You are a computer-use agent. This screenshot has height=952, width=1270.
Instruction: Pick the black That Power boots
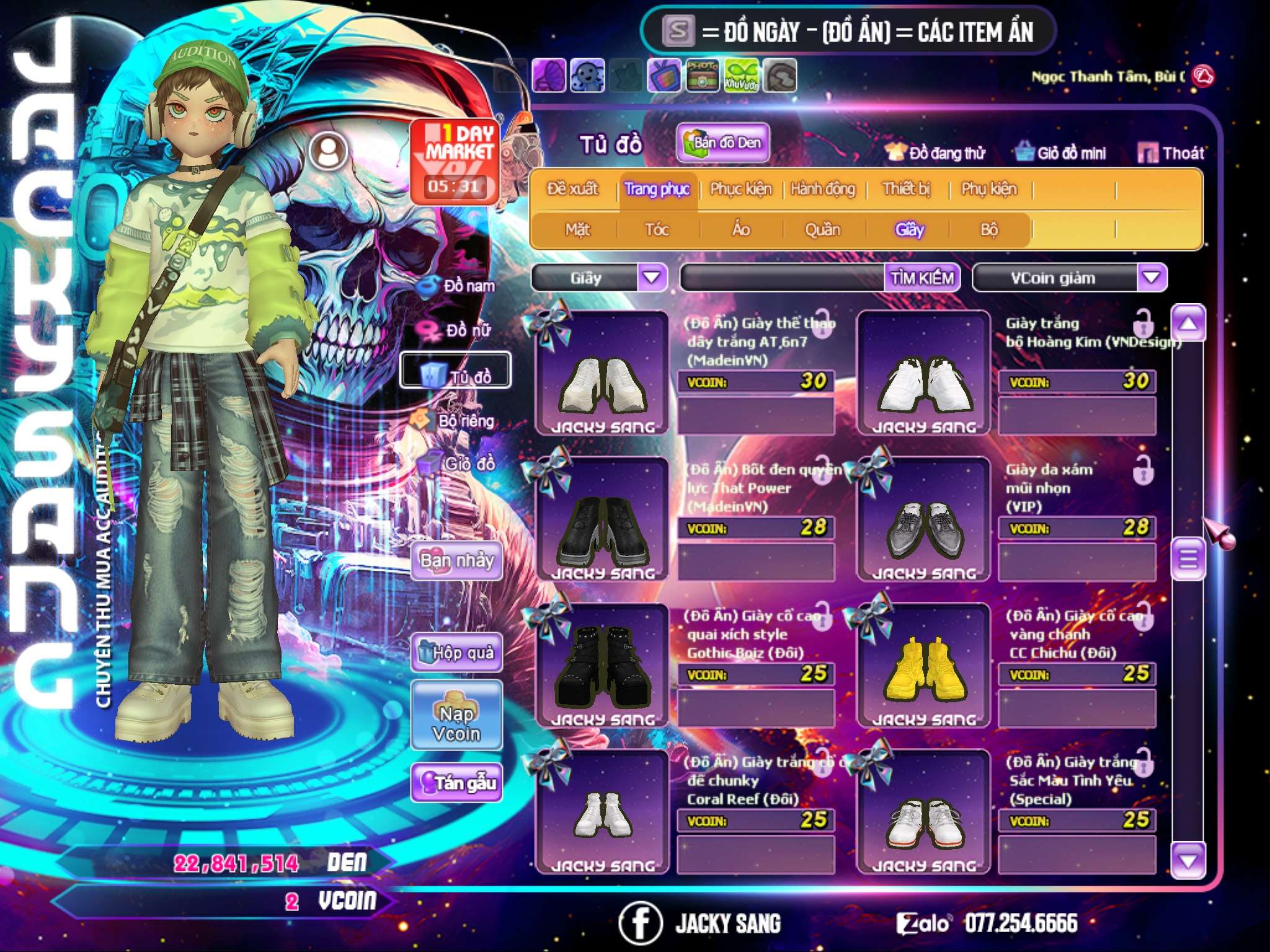coord(603,521)
